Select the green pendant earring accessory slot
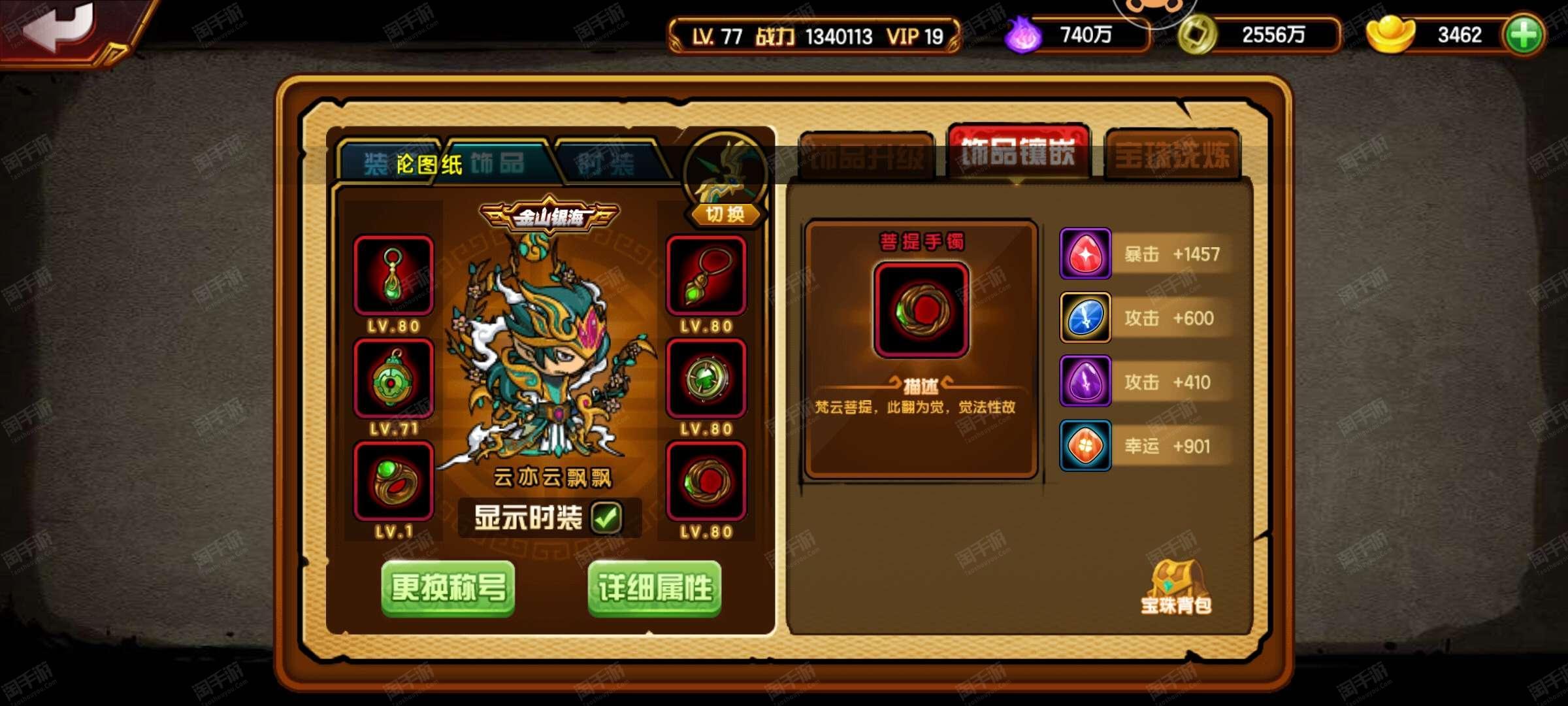Viewport: 1568px width, 706px height. pyautogui.click(x=393, y=275)
